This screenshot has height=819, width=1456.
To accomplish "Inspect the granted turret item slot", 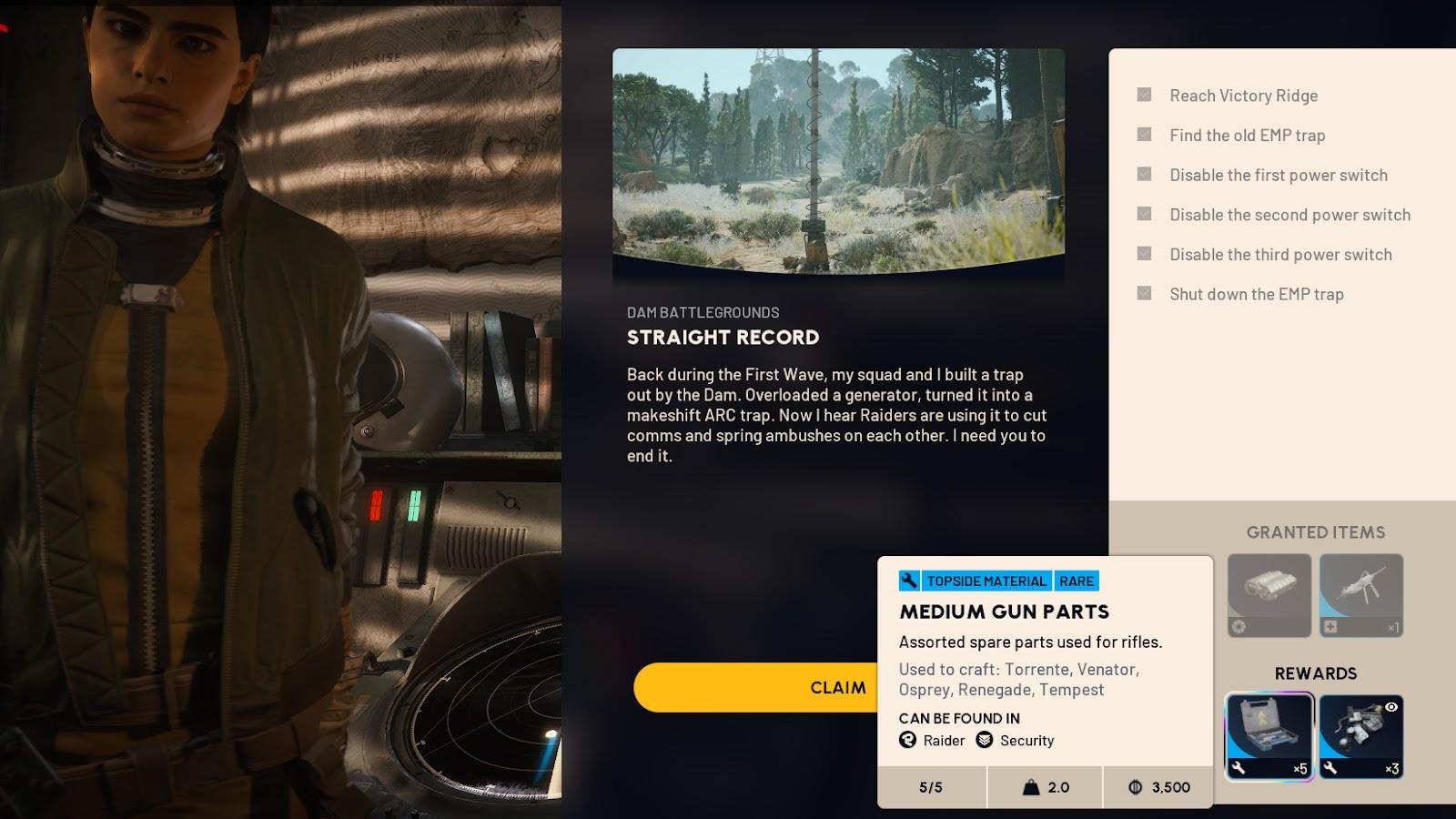I will (1361, 596).
